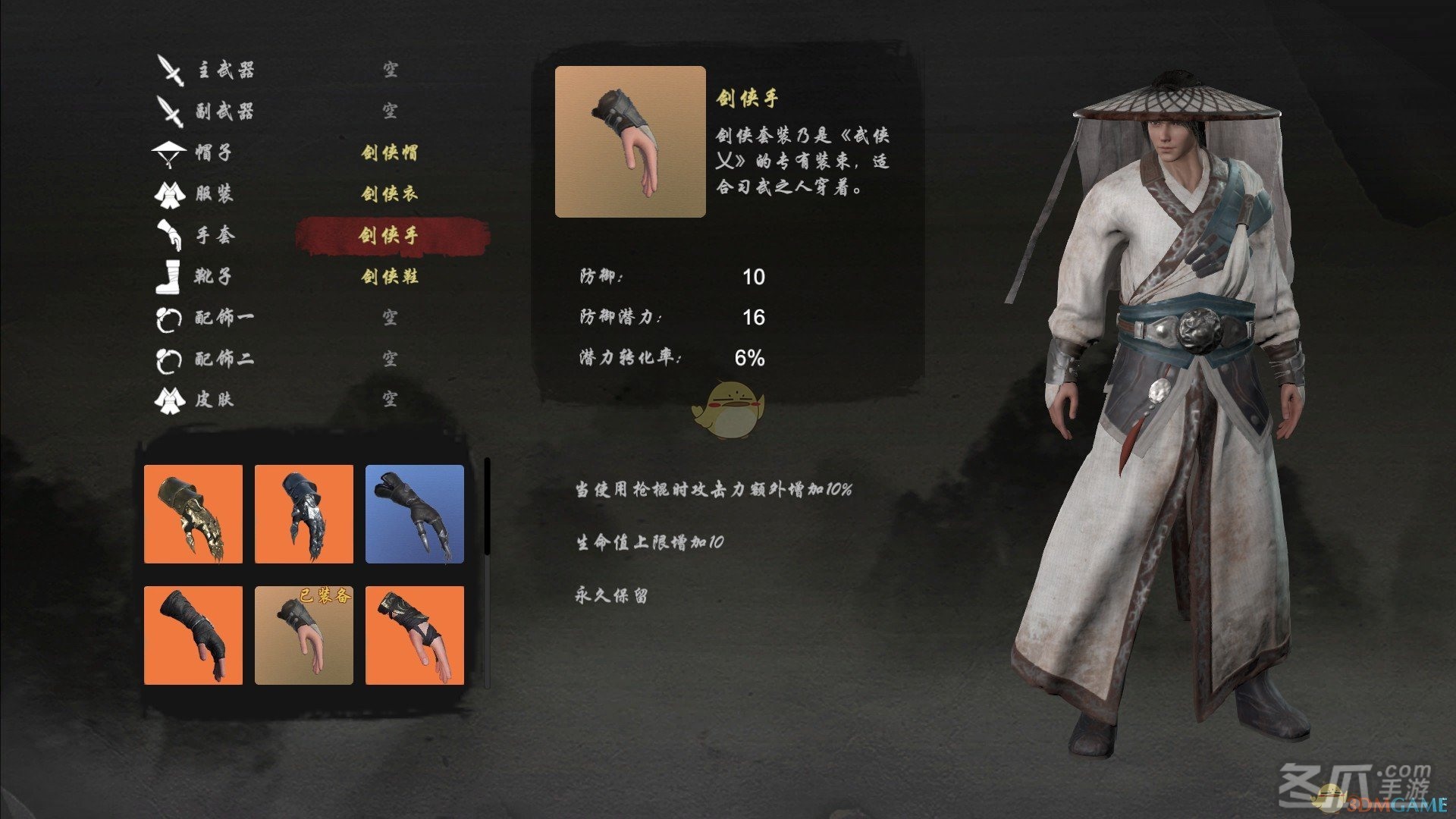
Task: Select the 主武器 main weapon slot
Action: (x=225, y=71)
